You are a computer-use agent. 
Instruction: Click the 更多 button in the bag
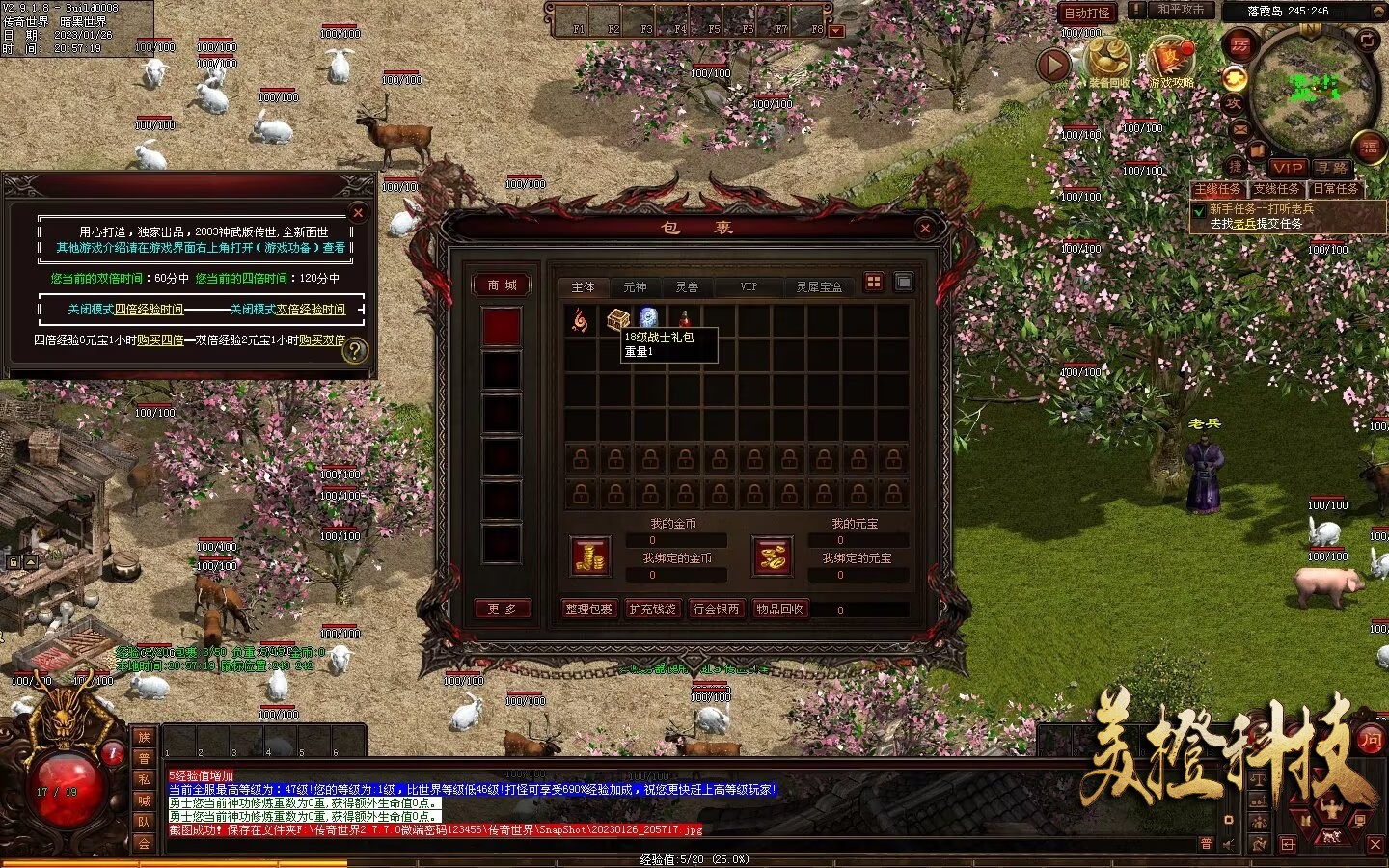[502, 609]
